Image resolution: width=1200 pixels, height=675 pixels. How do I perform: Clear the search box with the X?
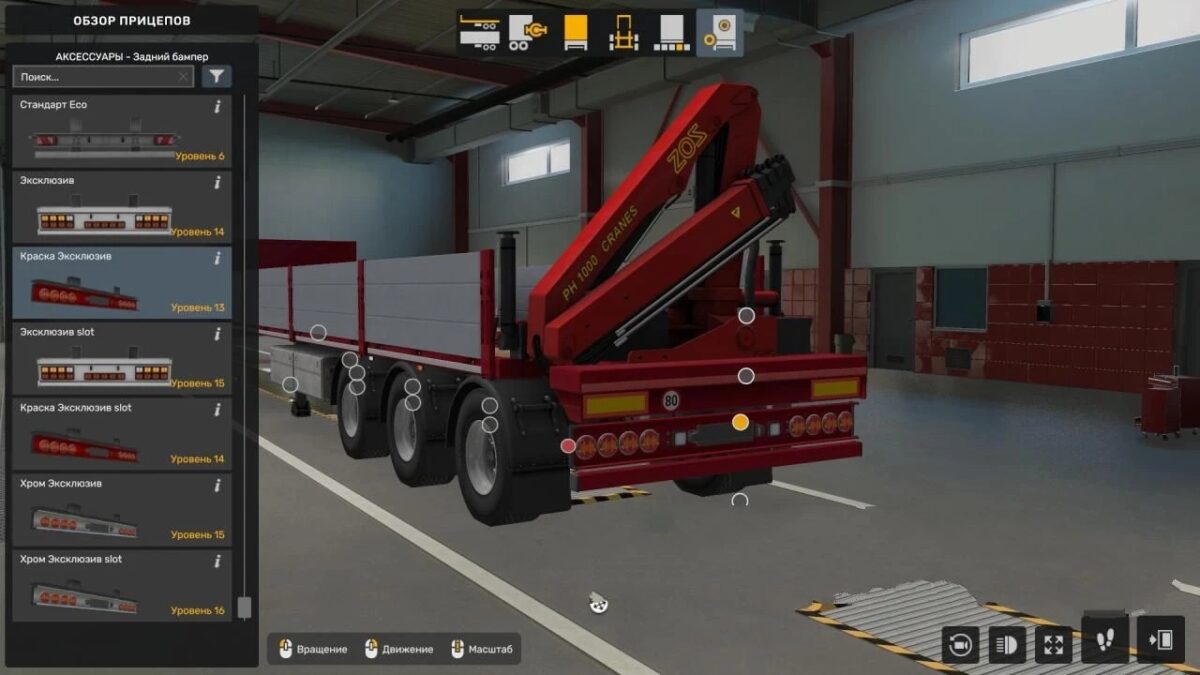(183, 77)
